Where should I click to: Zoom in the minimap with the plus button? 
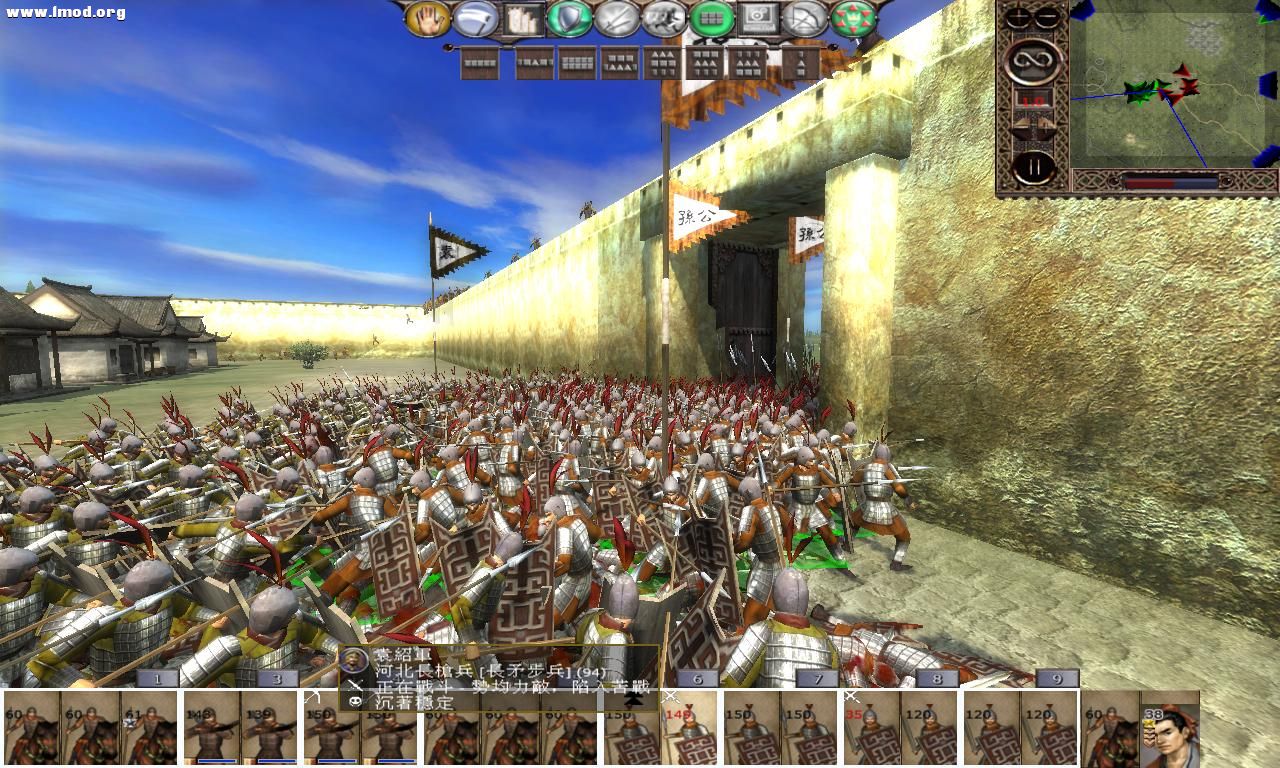click(1017, 17)
